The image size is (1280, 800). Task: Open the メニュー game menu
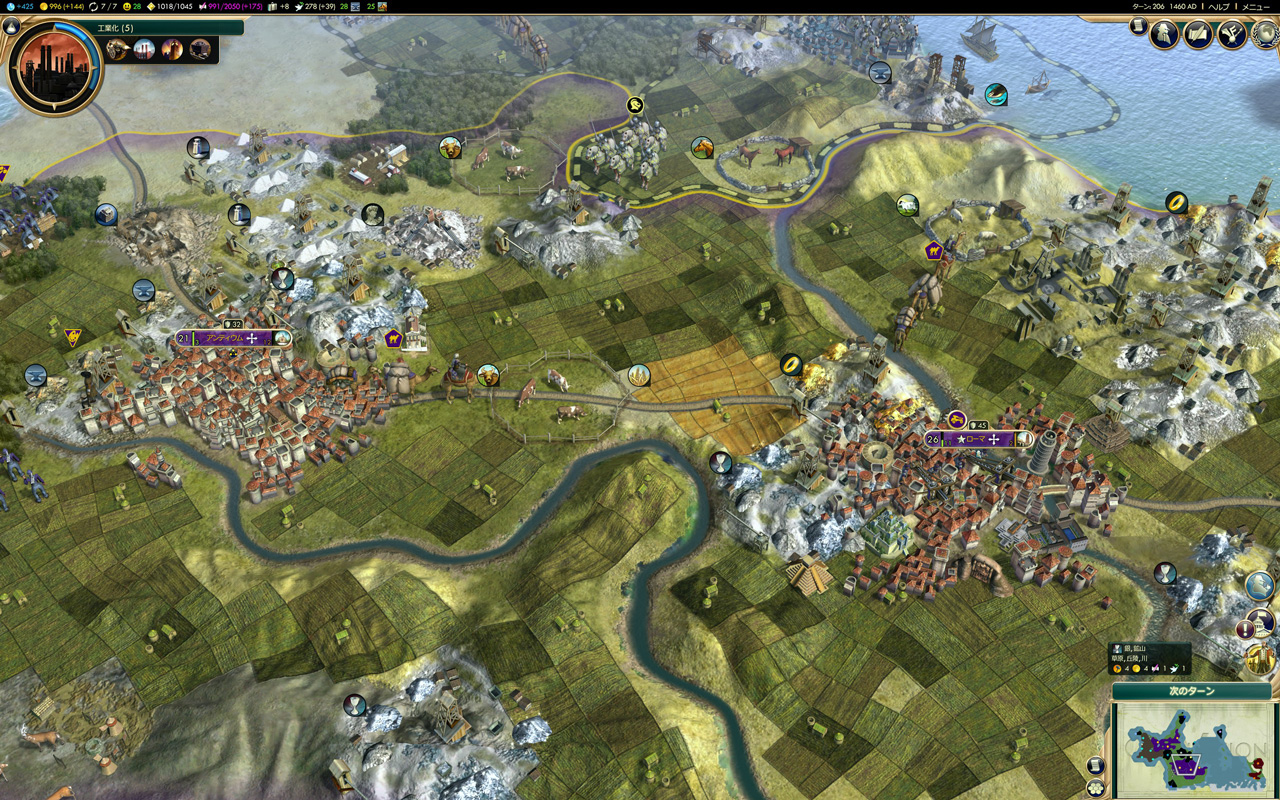click(1255, 6)
